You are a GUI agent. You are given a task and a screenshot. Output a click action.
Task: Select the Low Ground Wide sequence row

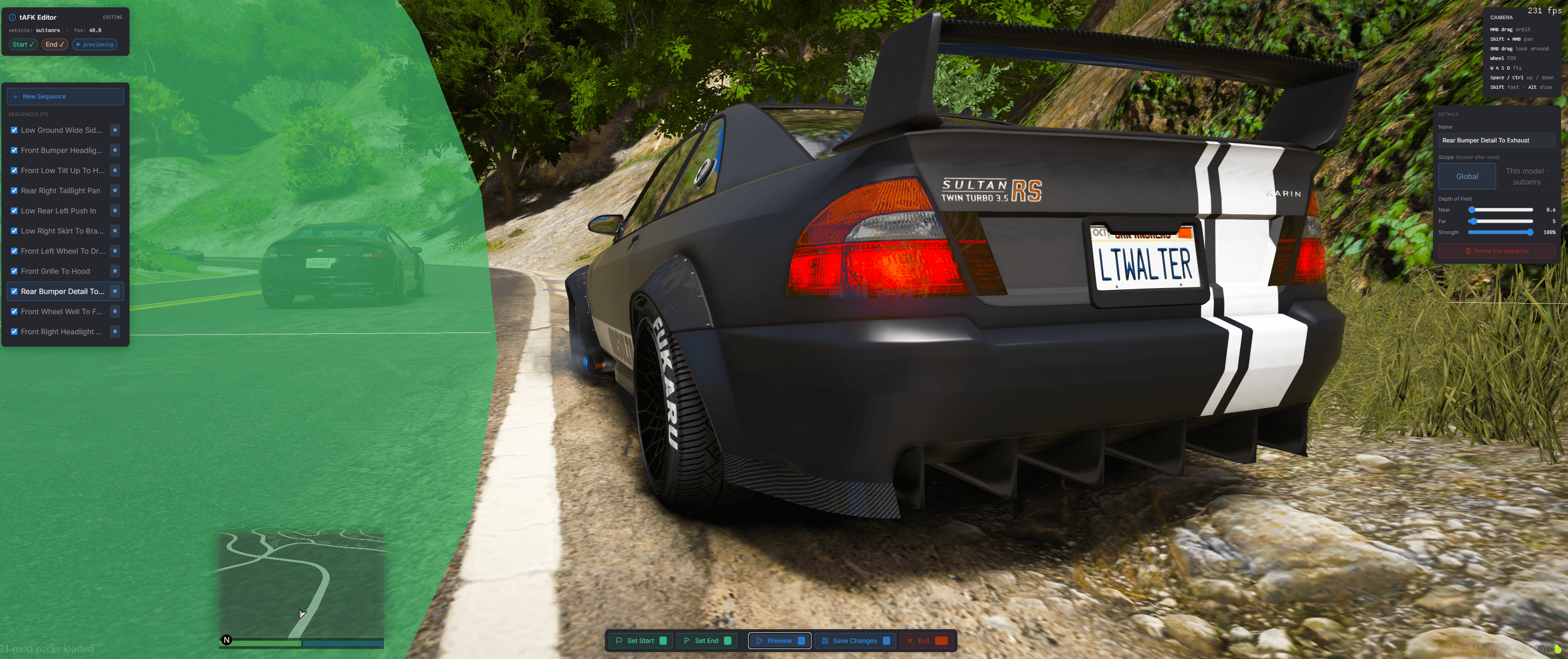(61, 131)
